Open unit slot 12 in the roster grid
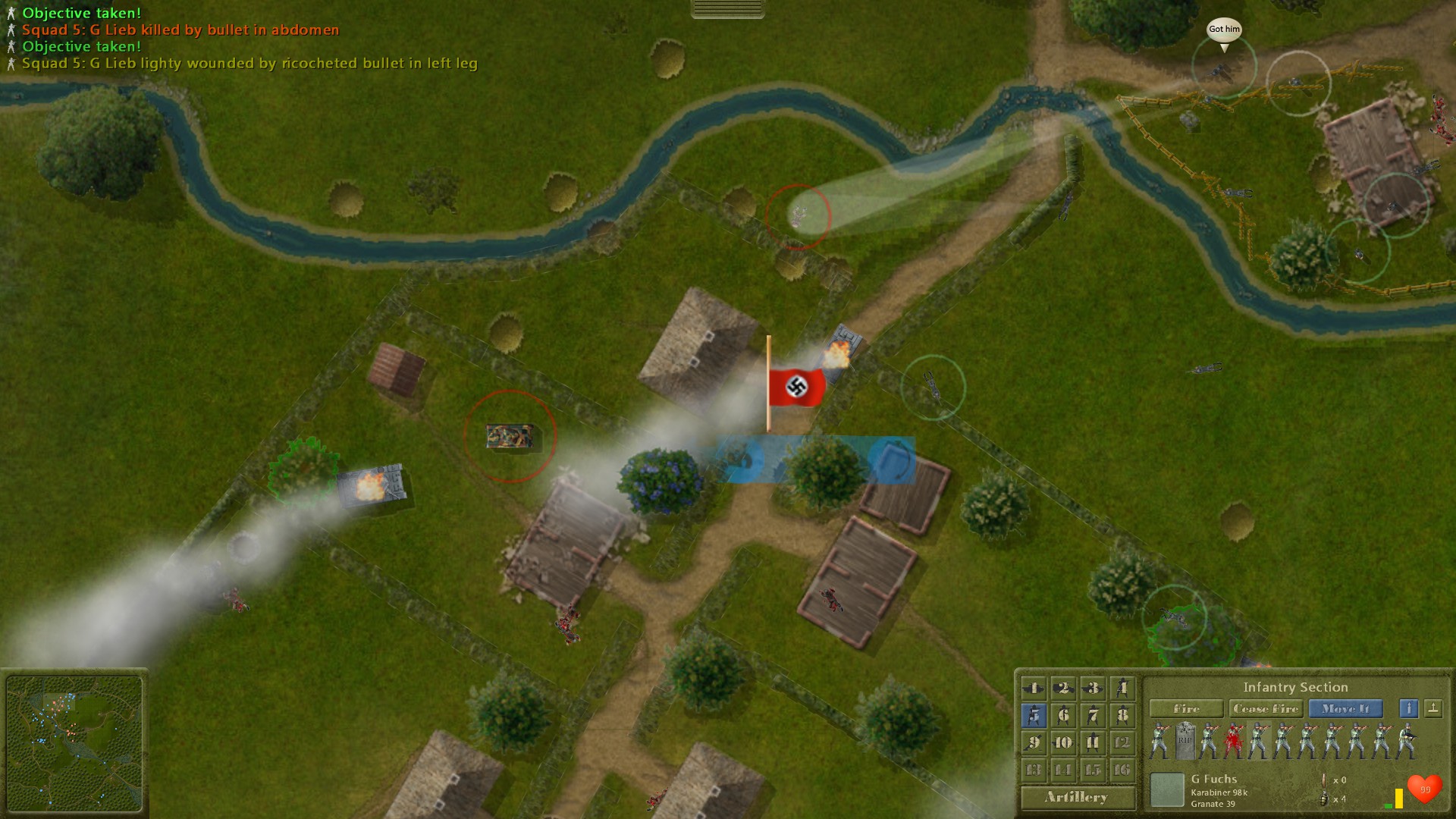1456x819 pixels. [1124, 742]
